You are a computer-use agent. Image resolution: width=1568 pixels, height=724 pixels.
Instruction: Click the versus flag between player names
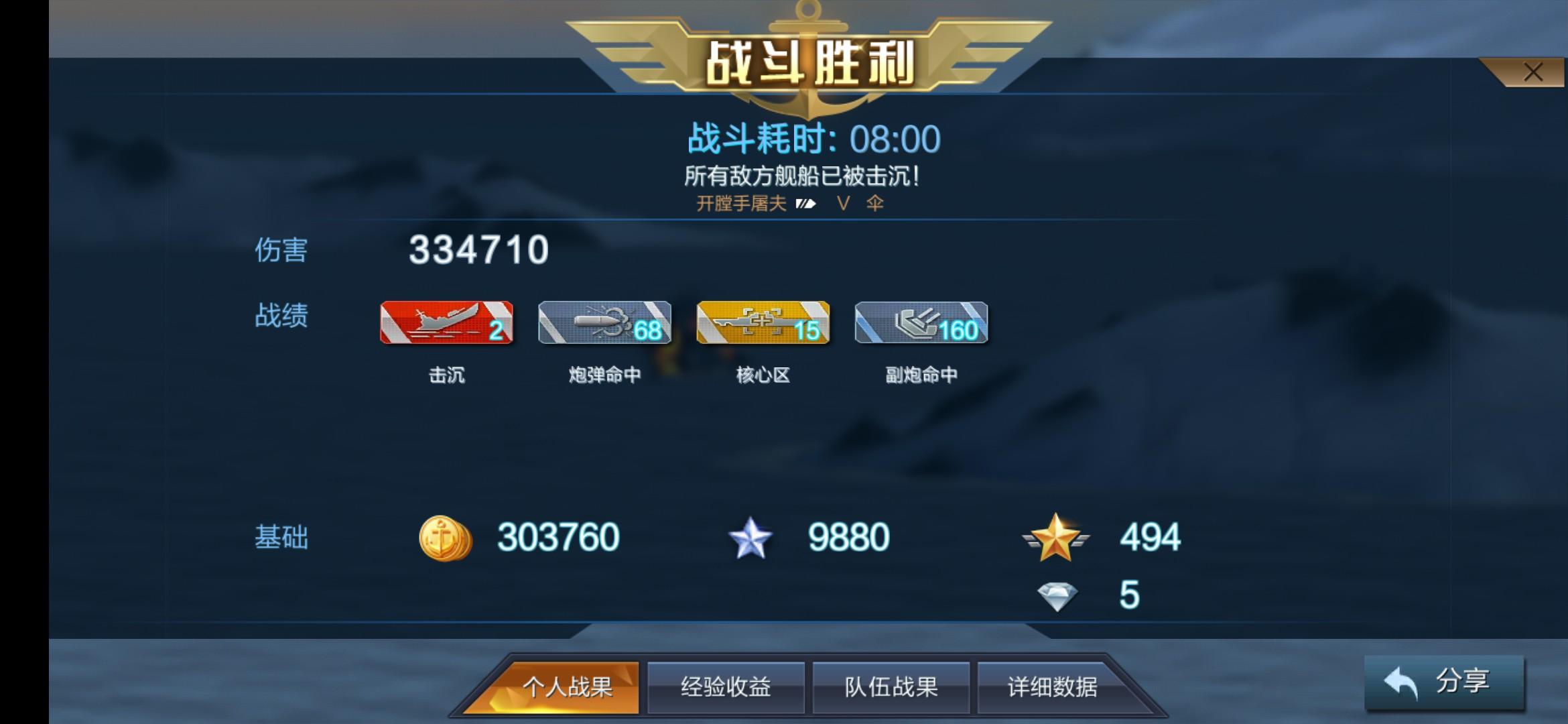click(x=806, y=204)
